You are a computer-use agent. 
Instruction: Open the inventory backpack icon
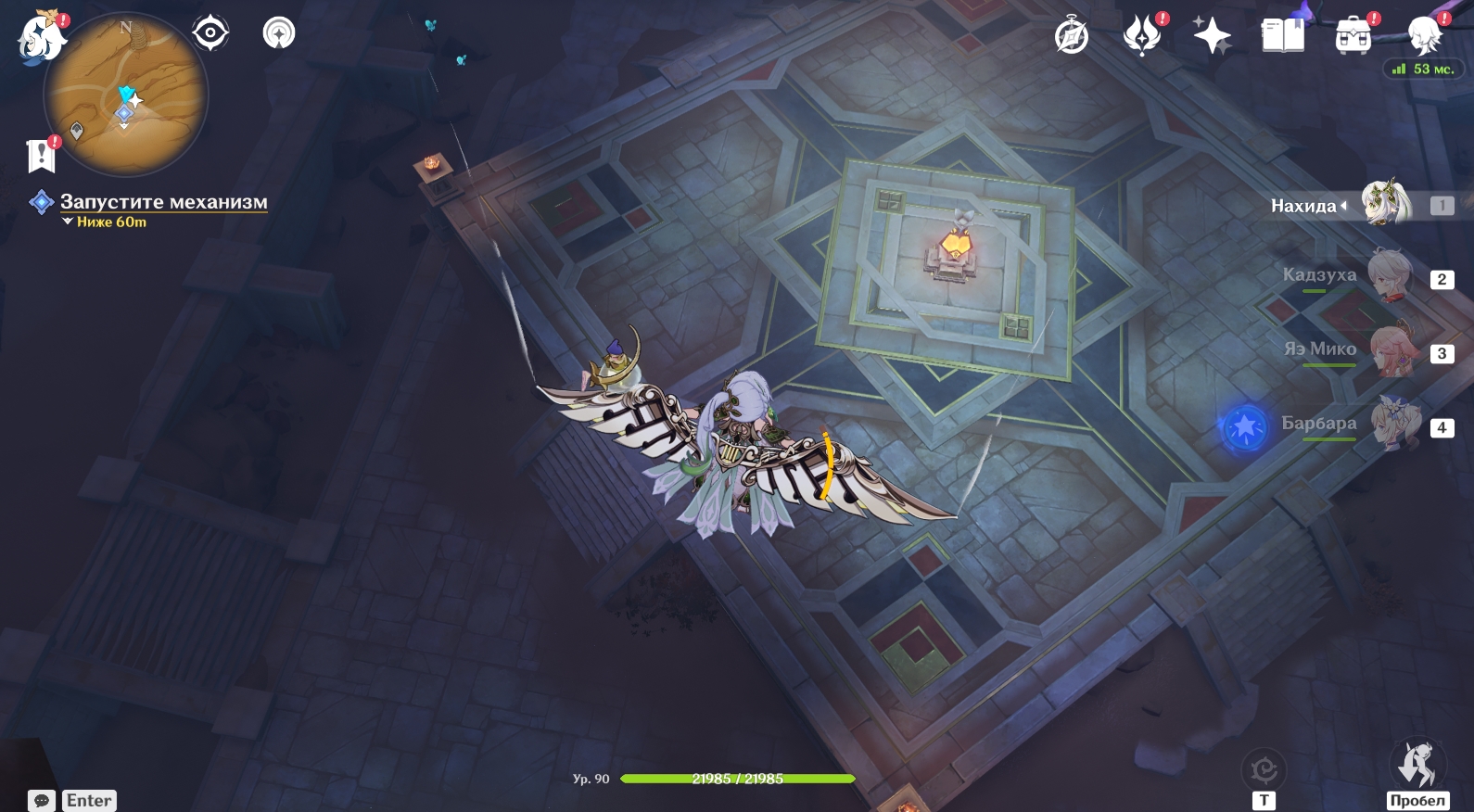1353,37
